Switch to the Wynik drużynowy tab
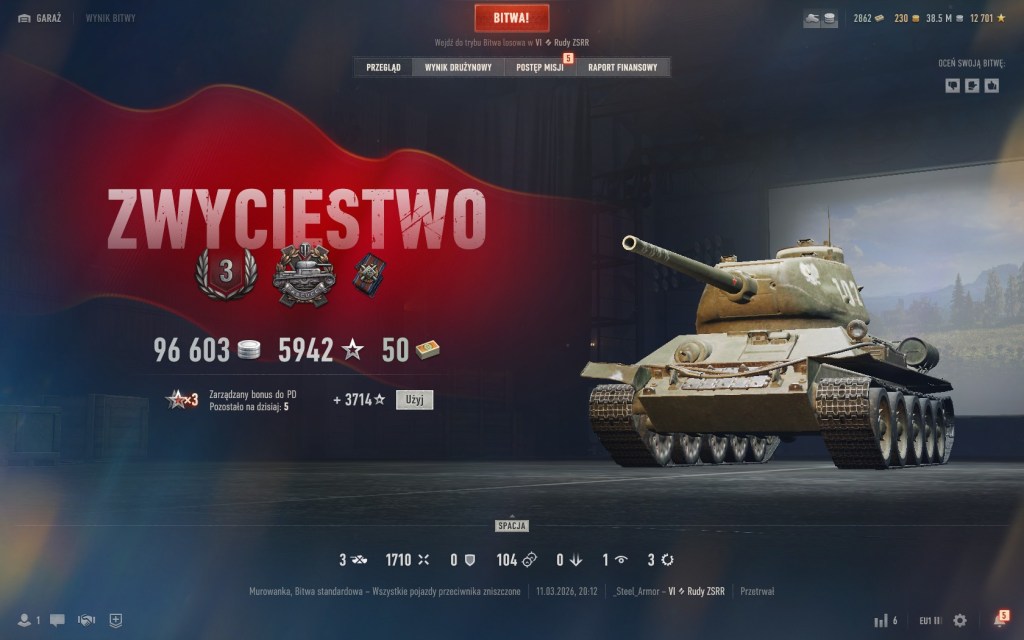The height and width of the screenshot is (640, 1024). (x=458, y=68)
